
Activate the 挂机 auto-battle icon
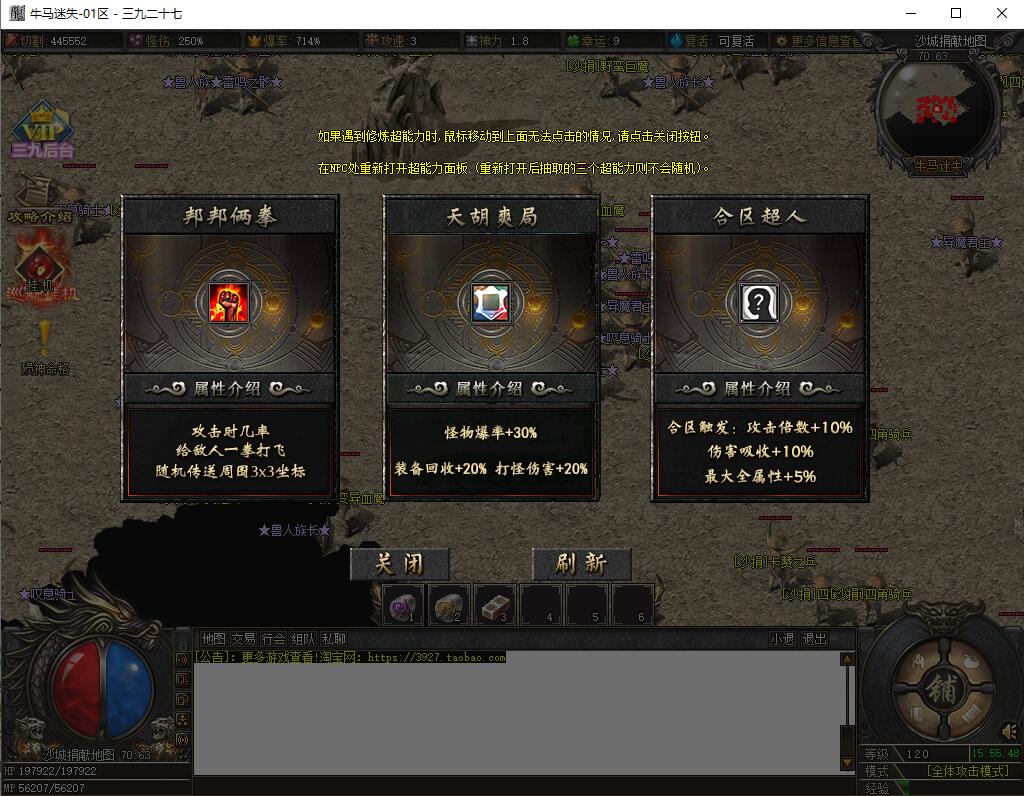[x=40, y=270]
